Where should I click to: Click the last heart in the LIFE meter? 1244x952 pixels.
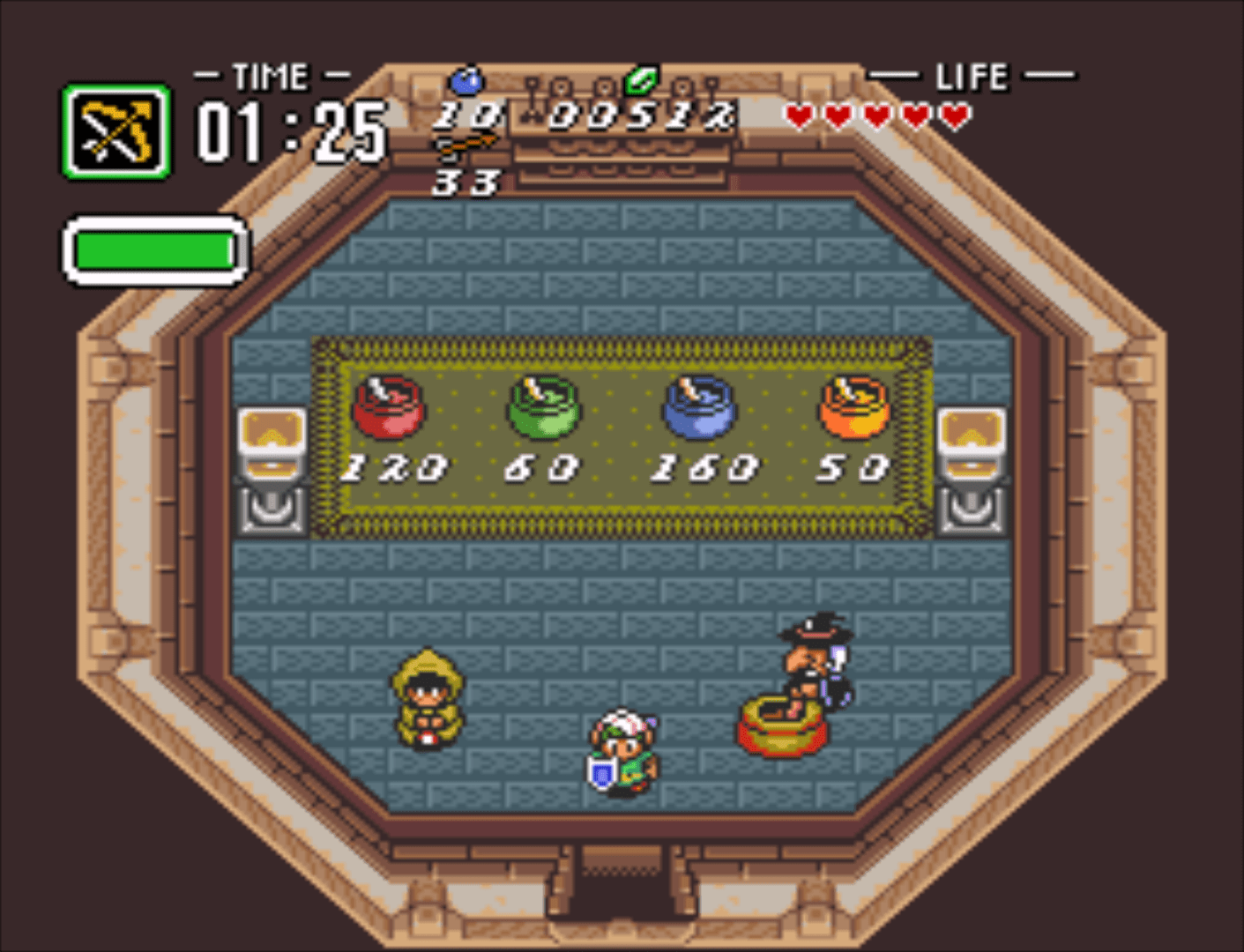[x=951, y=115]
